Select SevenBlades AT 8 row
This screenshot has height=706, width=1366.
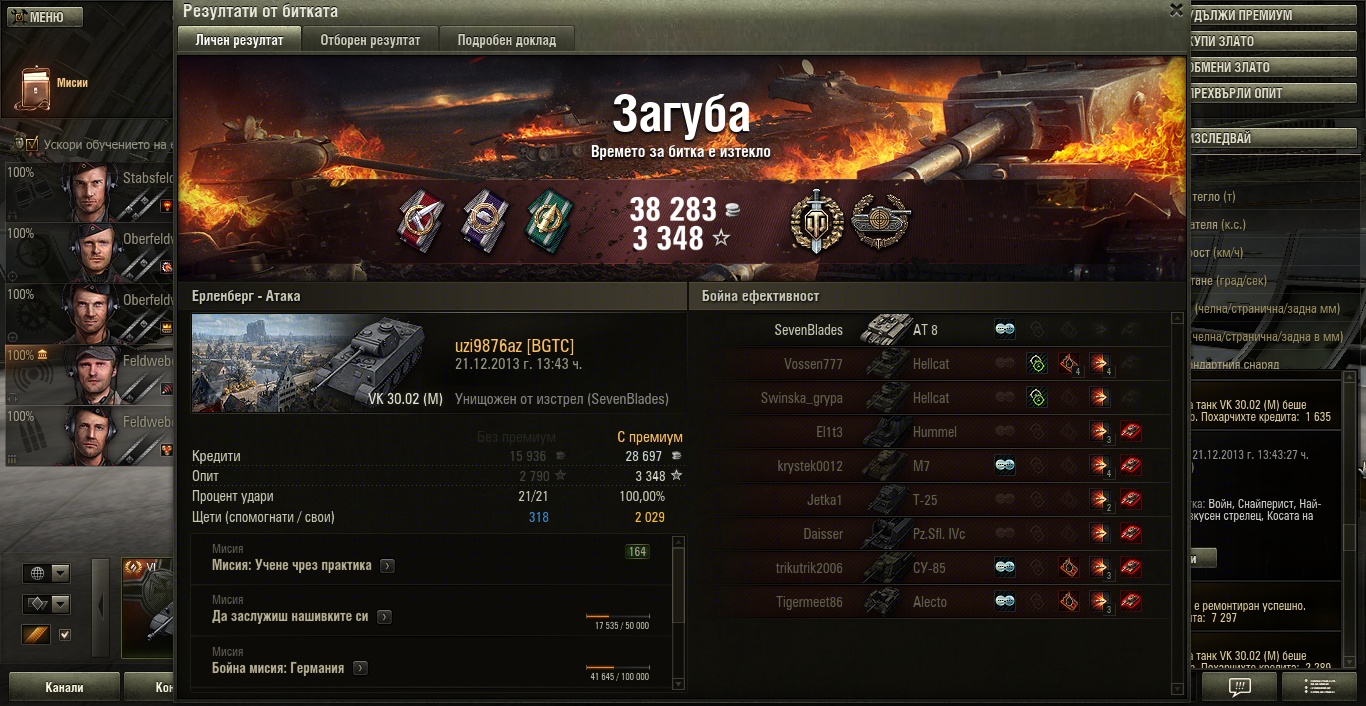tap(930, 330)
